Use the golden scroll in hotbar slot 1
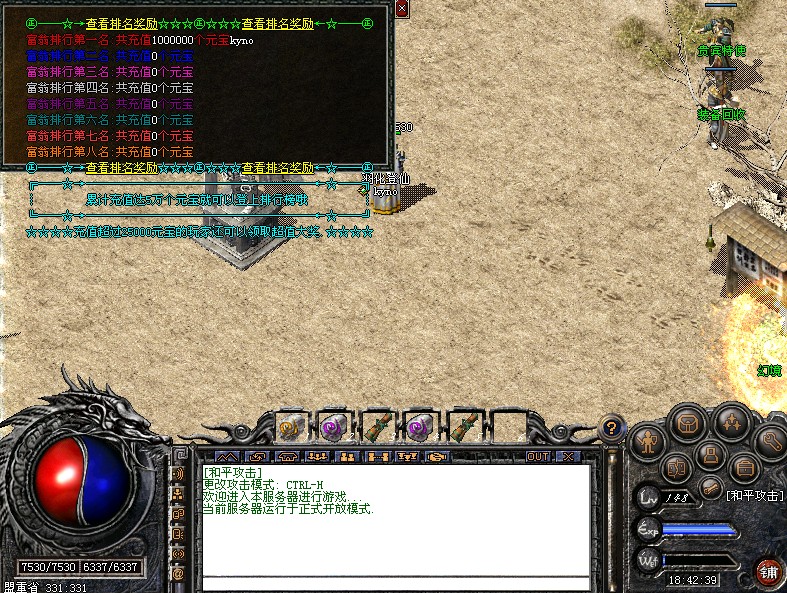This screenshot has height=593, width=787. (x=290, y=427)
